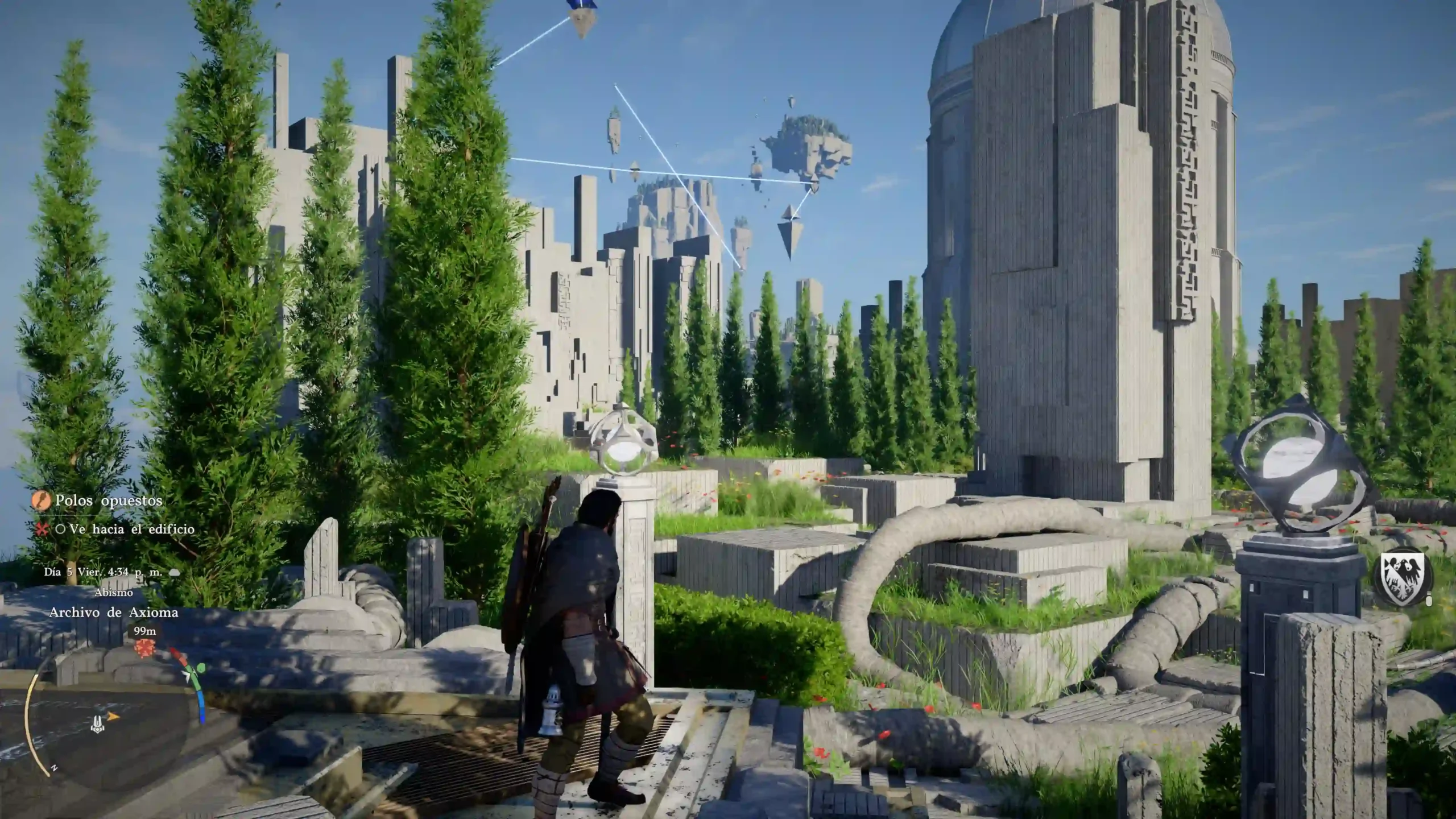Open the Polos opuestos quest tracker
The height and width of the screenshot is (819, 1456).
(108, 500)
